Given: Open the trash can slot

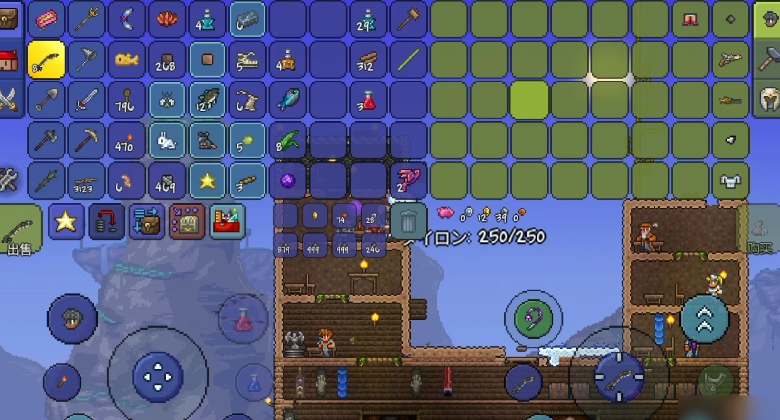Looking at the screenshot, I should (408, 220).
